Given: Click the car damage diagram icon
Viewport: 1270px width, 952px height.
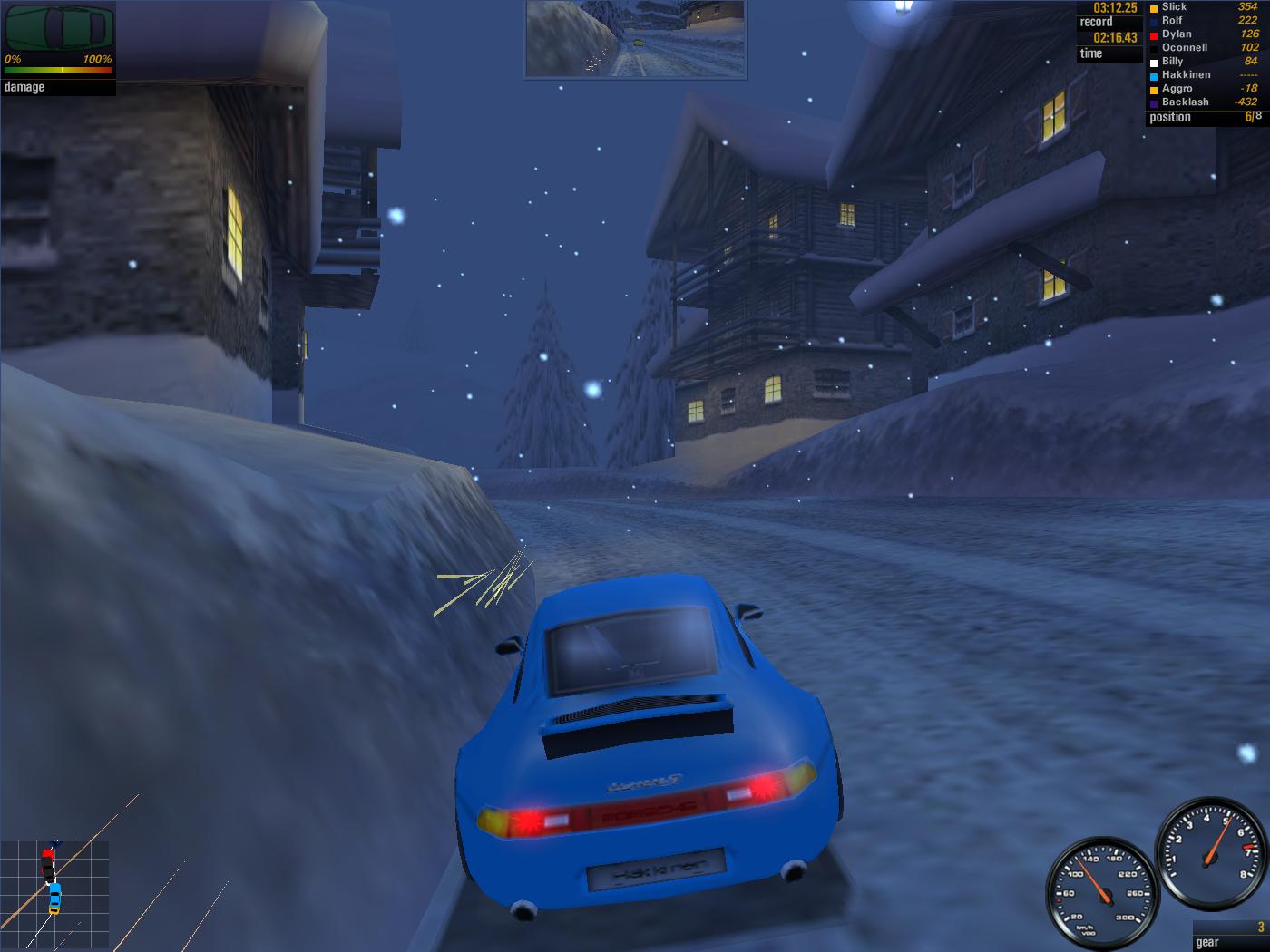Looking at the screenshot, I should [60, 27].
